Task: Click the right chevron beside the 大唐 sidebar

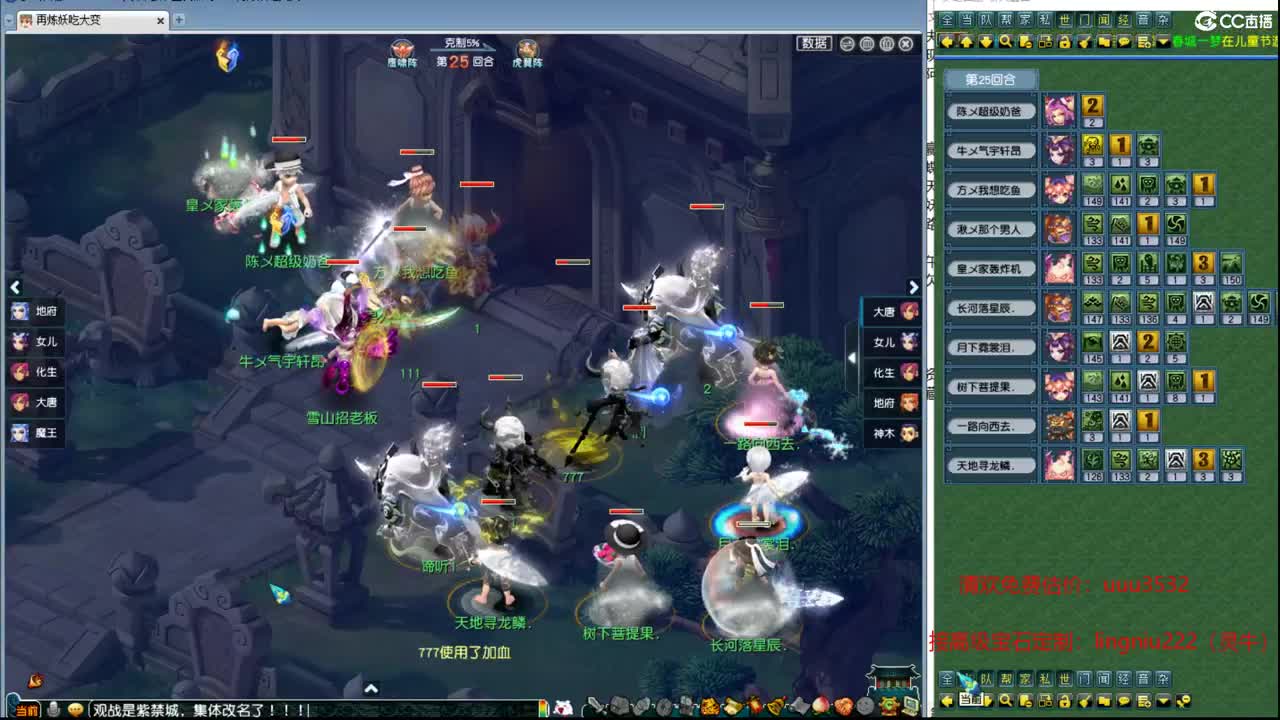Action: tap(913, 287)
